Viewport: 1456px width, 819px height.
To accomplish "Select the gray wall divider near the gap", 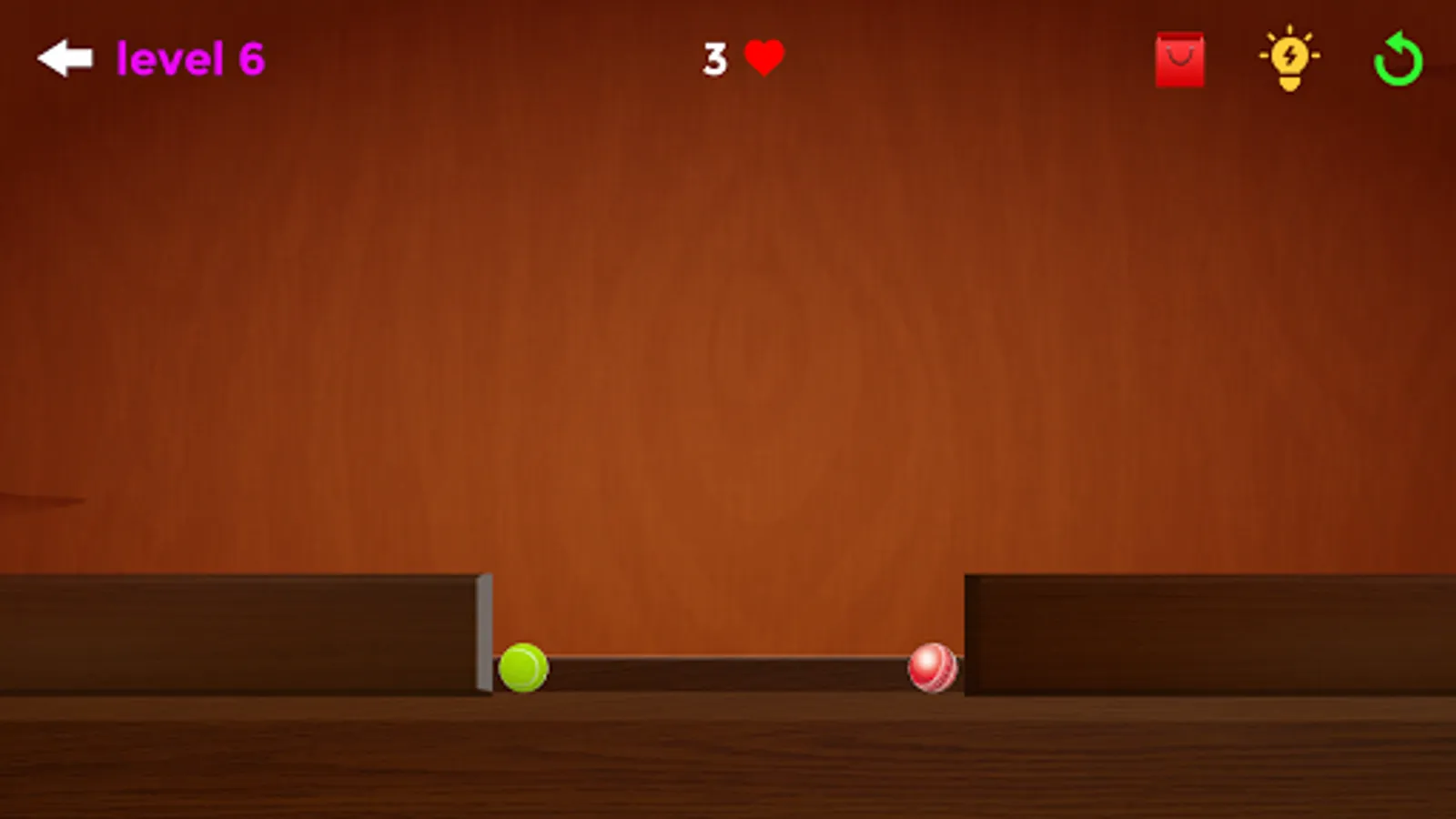I will [x=483, y=632].
